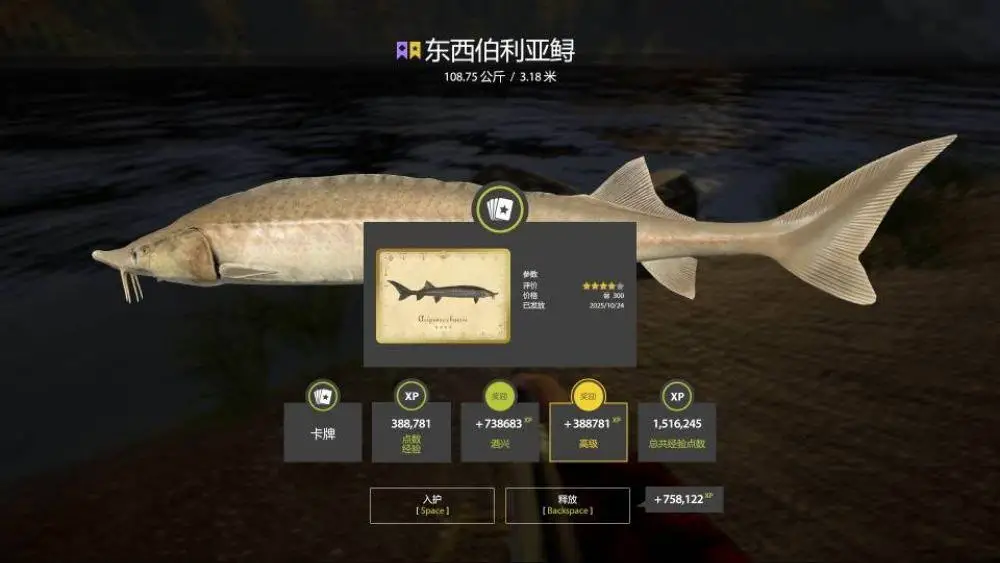The image size is (1000, 563).
Task: Click the 点数经验 388,781 XP tile
Action: click(411, 432)
